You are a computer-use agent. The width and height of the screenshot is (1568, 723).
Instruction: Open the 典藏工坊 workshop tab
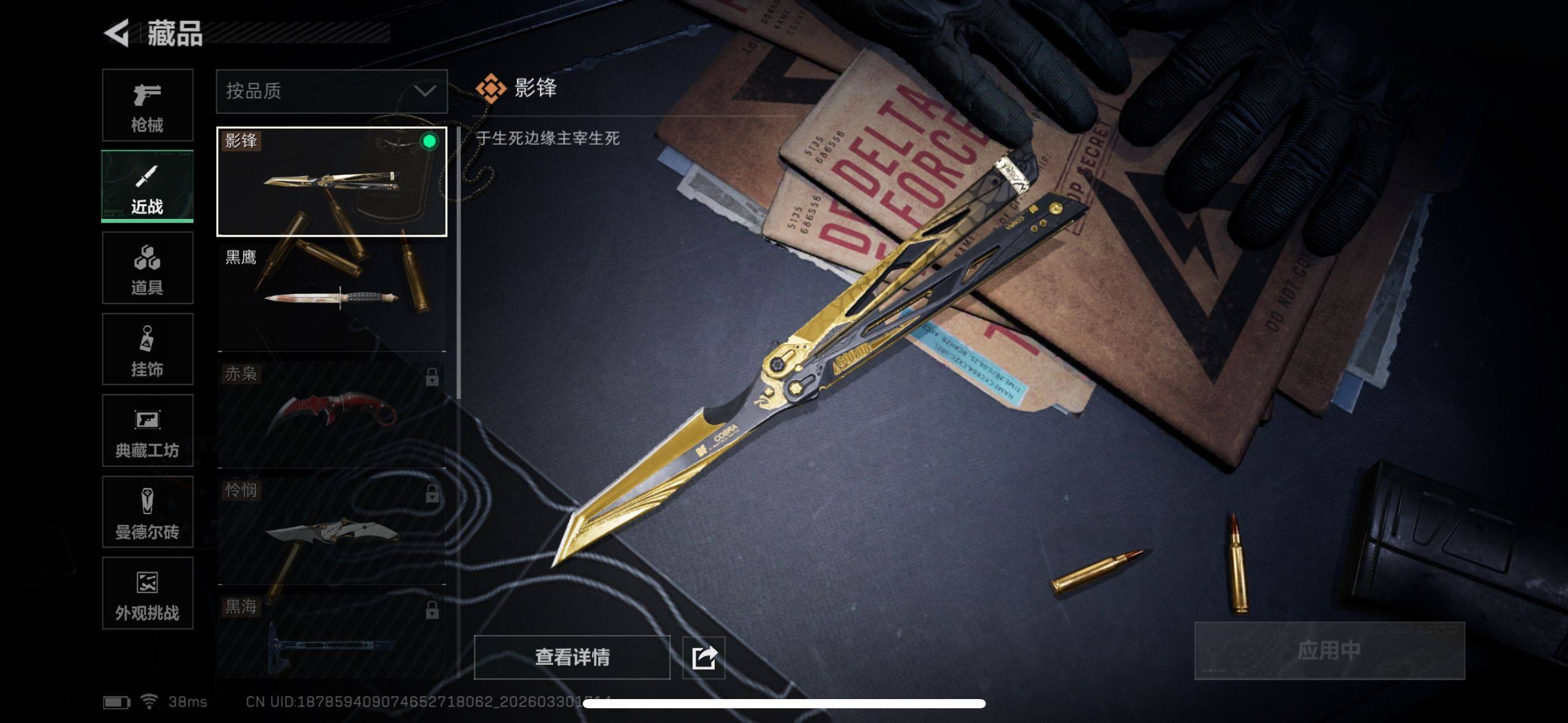click(147, 430)
